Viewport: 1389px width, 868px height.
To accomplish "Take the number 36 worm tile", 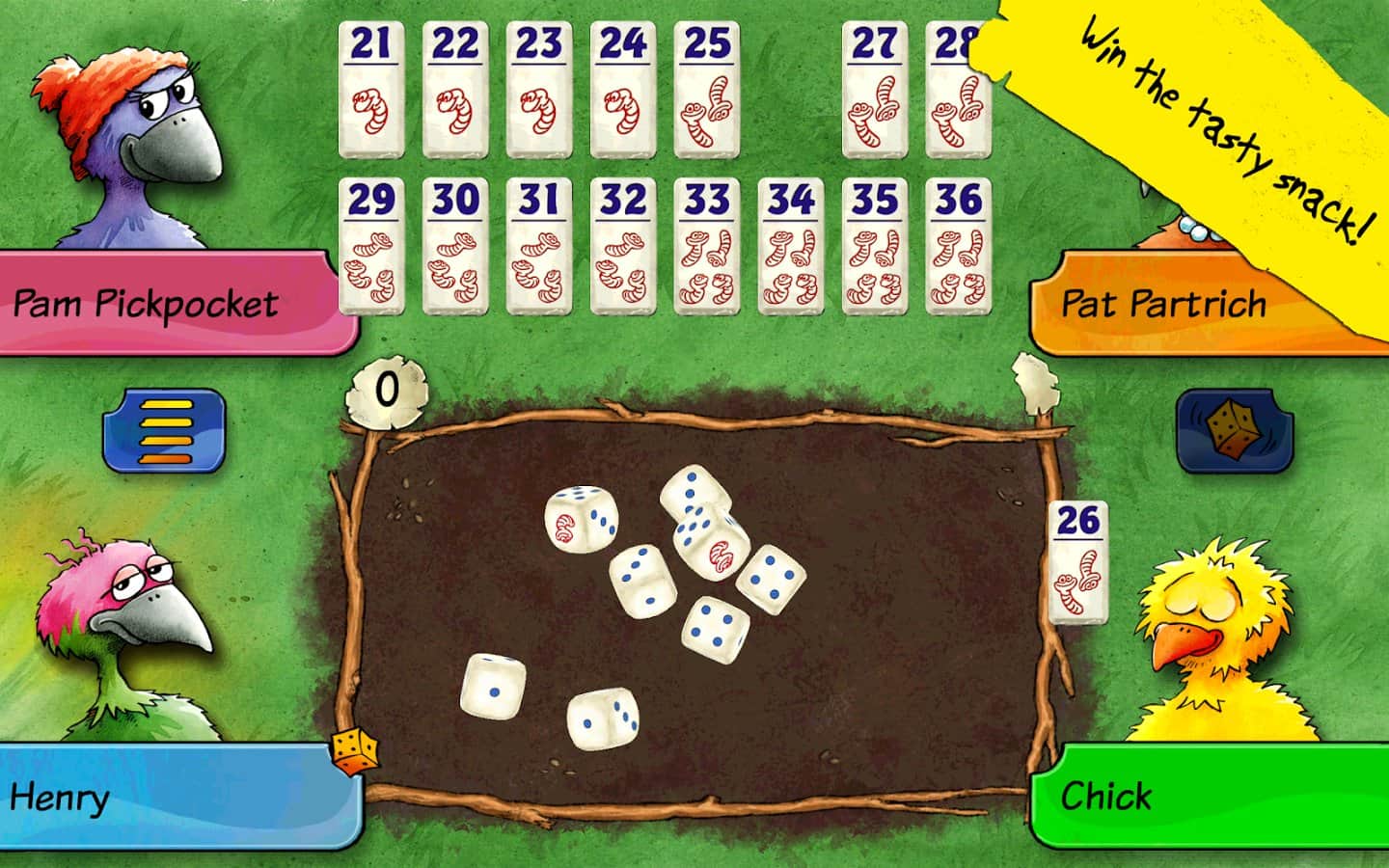I will tap(958, 246).
